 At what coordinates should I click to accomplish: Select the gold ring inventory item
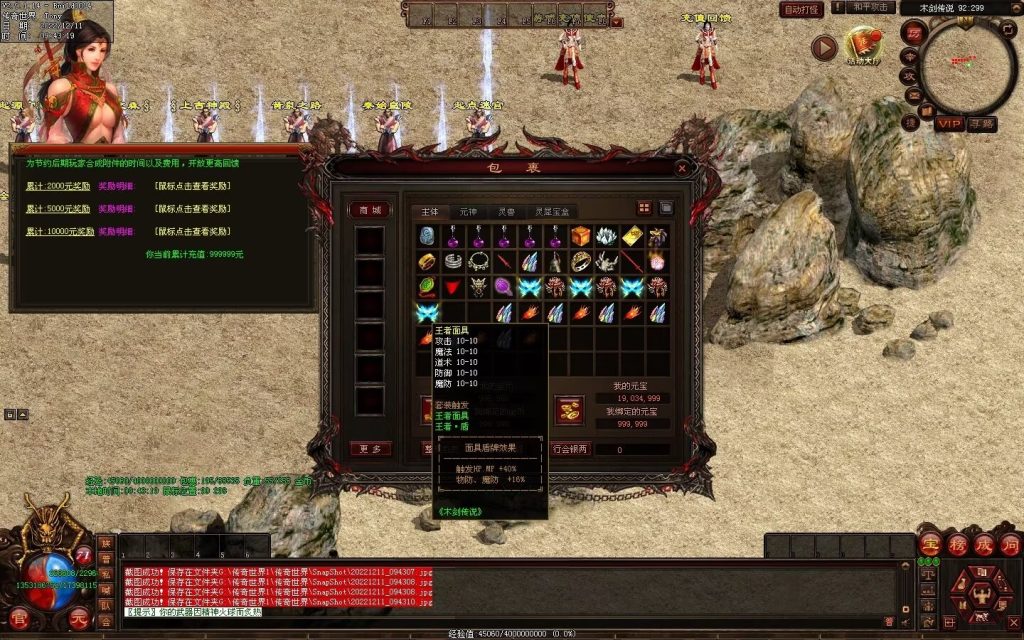pos(428,262)
